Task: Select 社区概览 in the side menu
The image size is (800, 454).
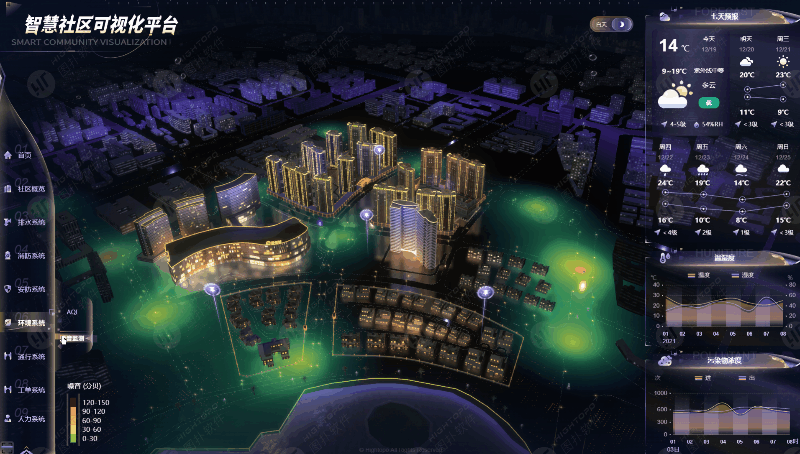Action: [x=30, y=188]
